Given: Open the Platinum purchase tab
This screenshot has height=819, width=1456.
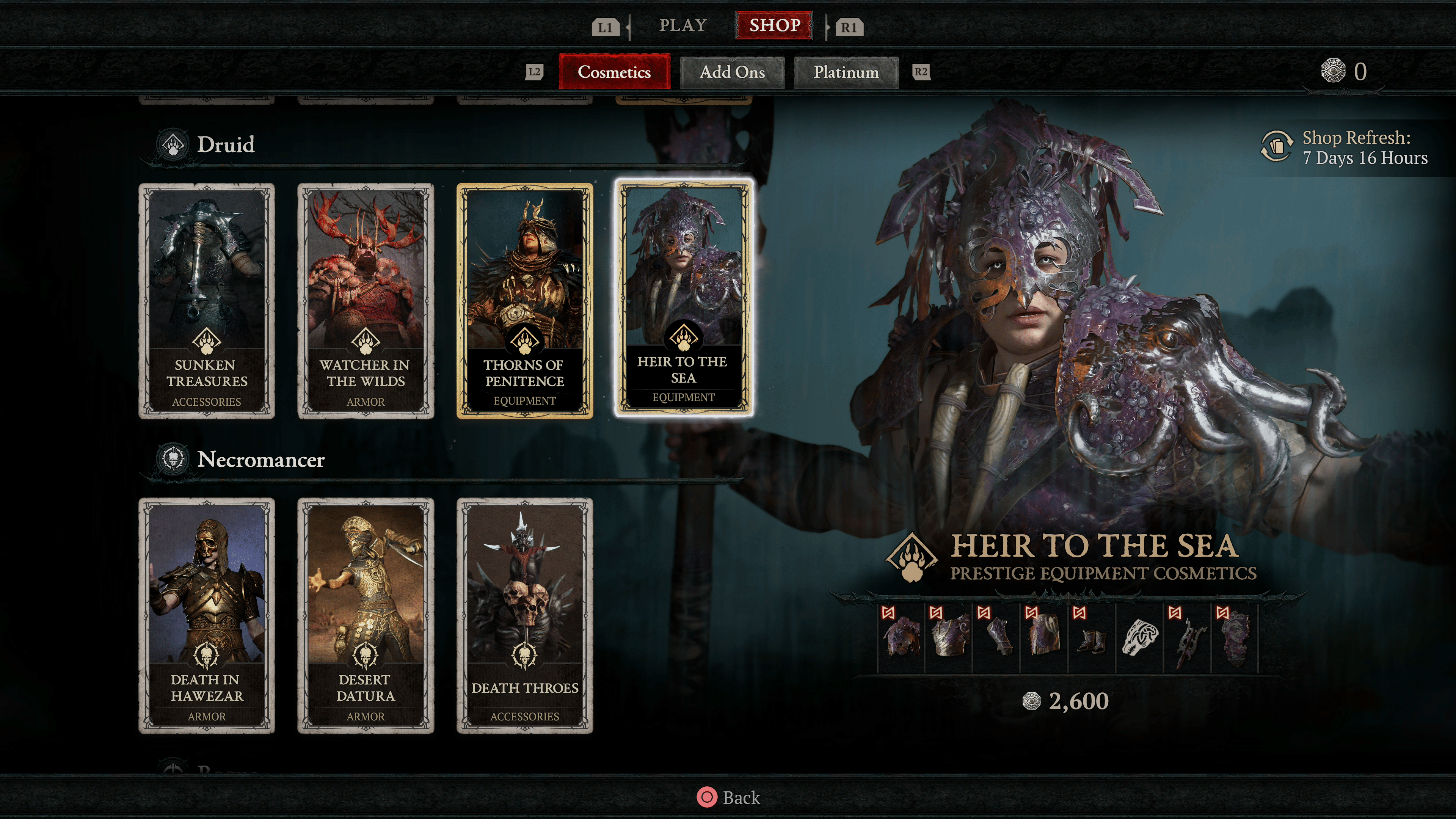Looking at the screenshot, I should (x=846, y=72).
